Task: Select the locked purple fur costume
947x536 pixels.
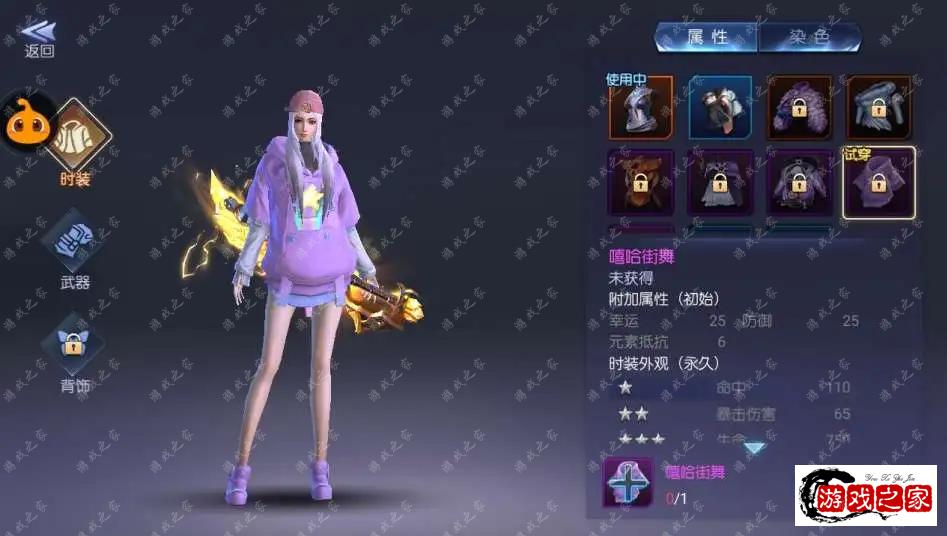Action: [x=799, y=108]
